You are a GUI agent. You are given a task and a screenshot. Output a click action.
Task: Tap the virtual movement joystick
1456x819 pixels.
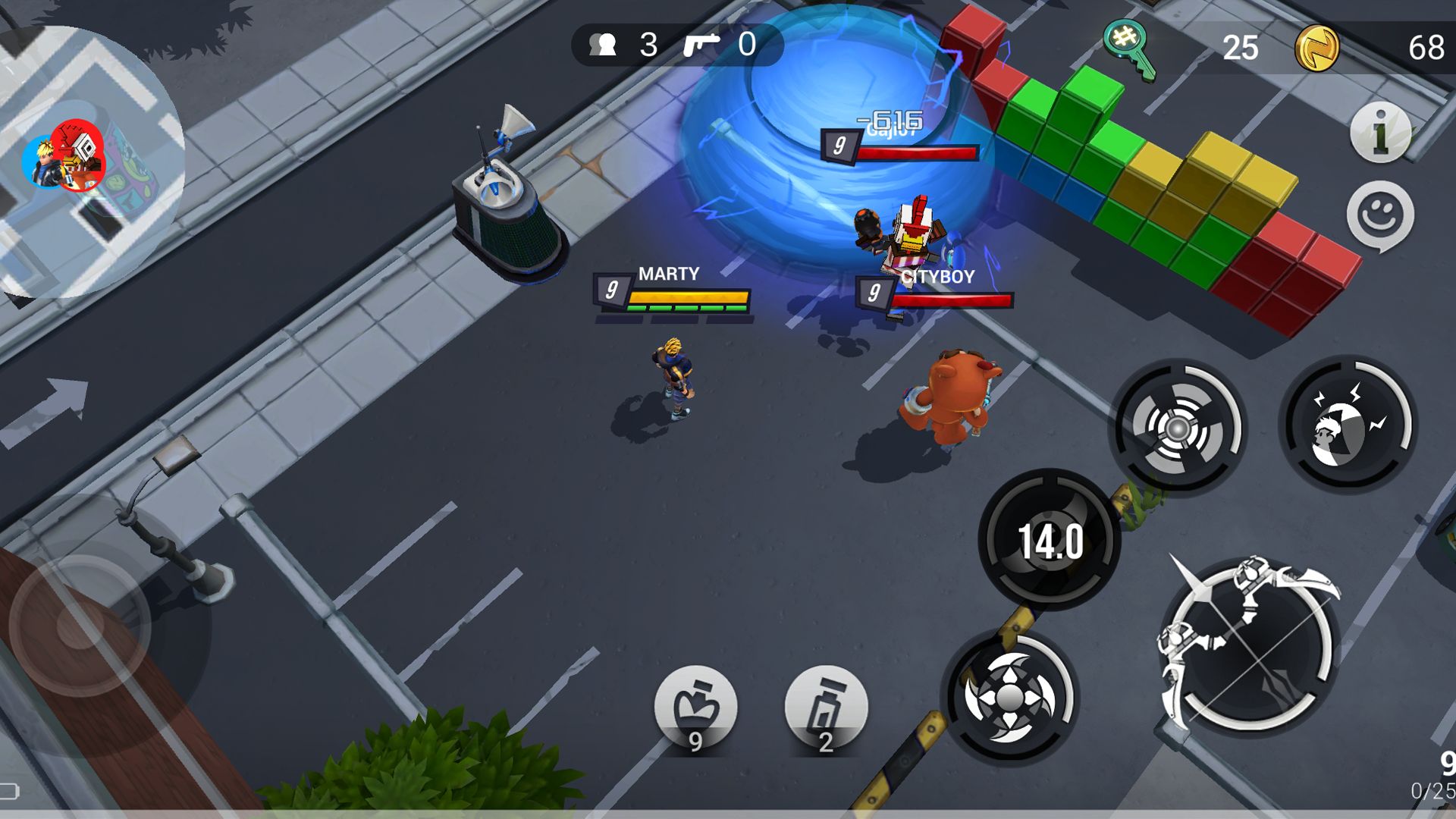tap(80, 626)
